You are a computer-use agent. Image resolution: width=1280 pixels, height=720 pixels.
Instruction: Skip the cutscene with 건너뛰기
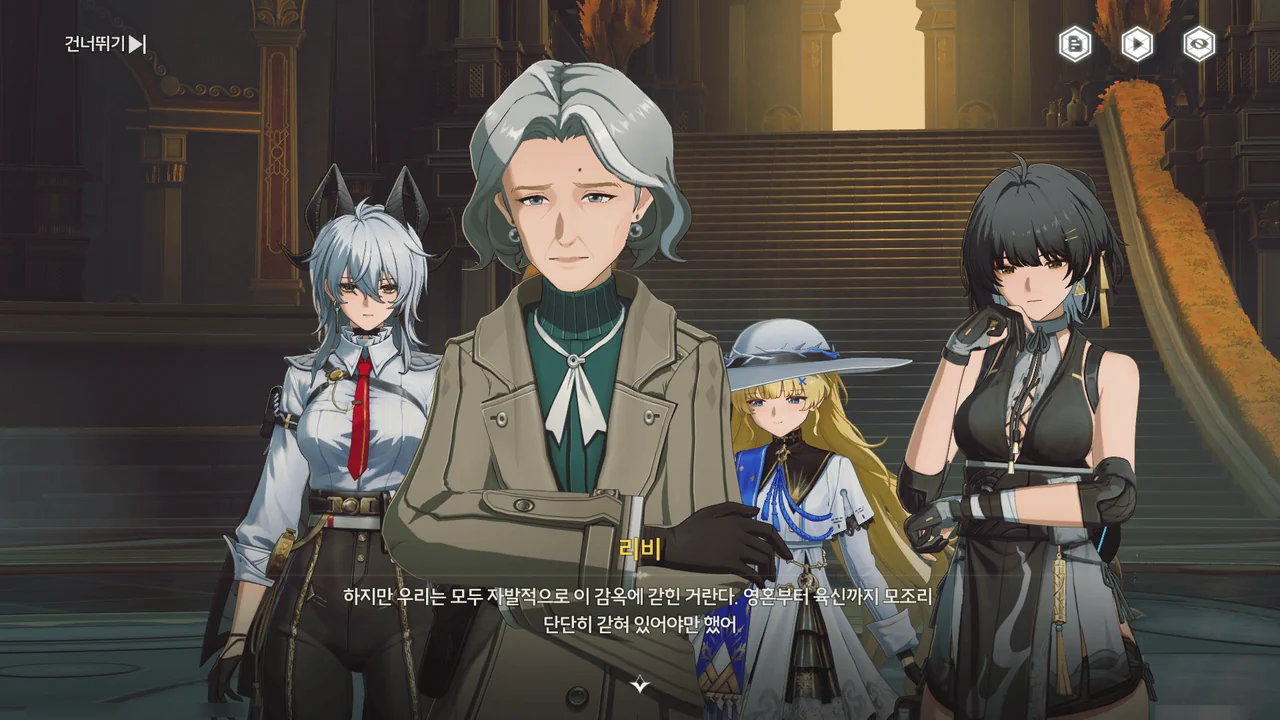tap(106, 44)
